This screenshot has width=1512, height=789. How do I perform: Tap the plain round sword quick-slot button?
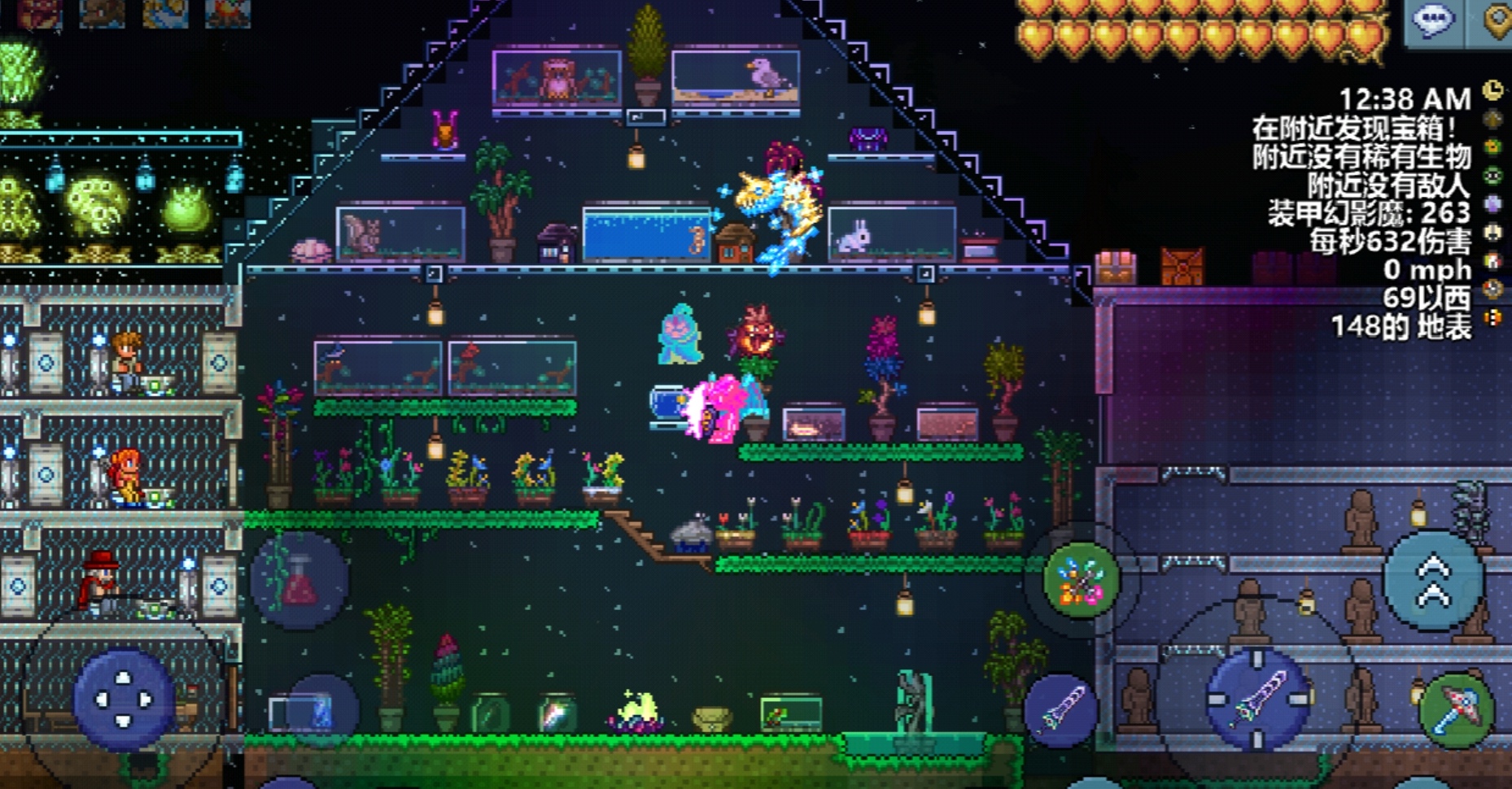coord(1061,710)
